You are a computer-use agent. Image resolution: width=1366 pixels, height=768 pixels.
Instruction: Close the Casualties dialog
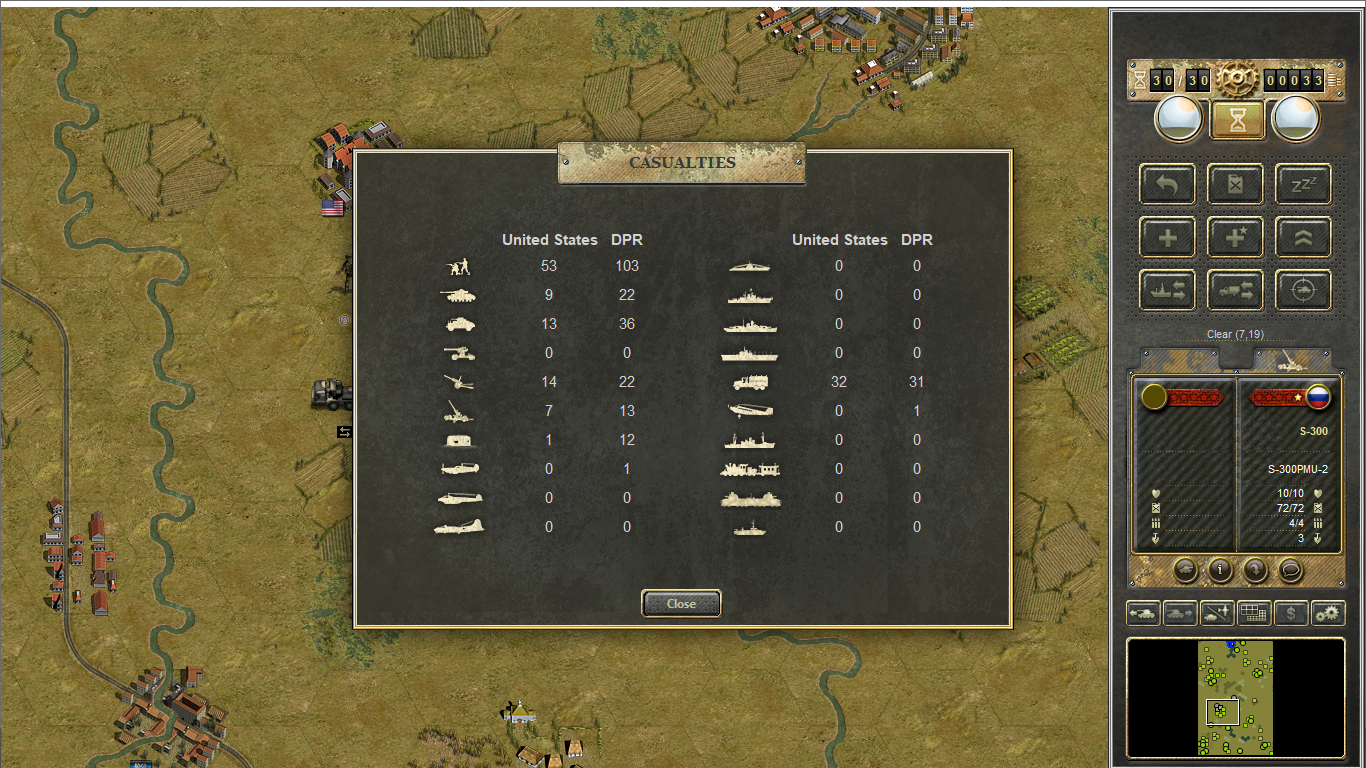[681, 604]
